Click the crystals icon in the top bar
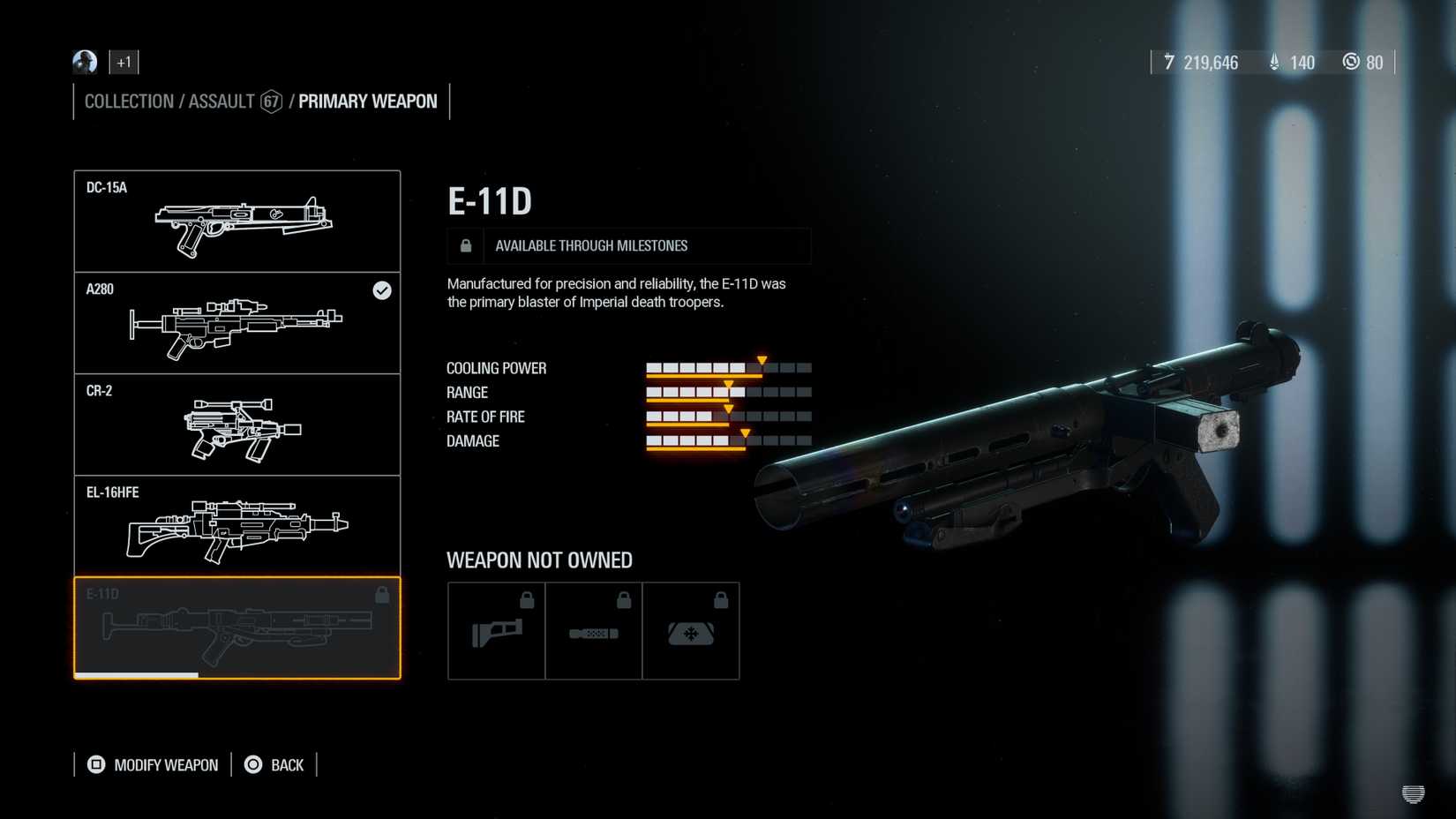1456x819 pixels. pos(1274,63)
